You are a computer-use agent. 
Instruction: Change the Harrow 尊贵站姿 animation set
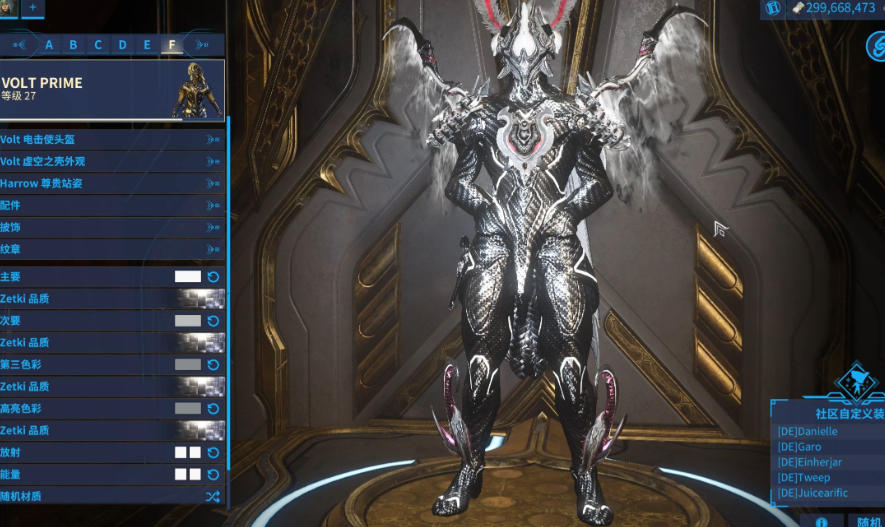[x=112, y=183]
